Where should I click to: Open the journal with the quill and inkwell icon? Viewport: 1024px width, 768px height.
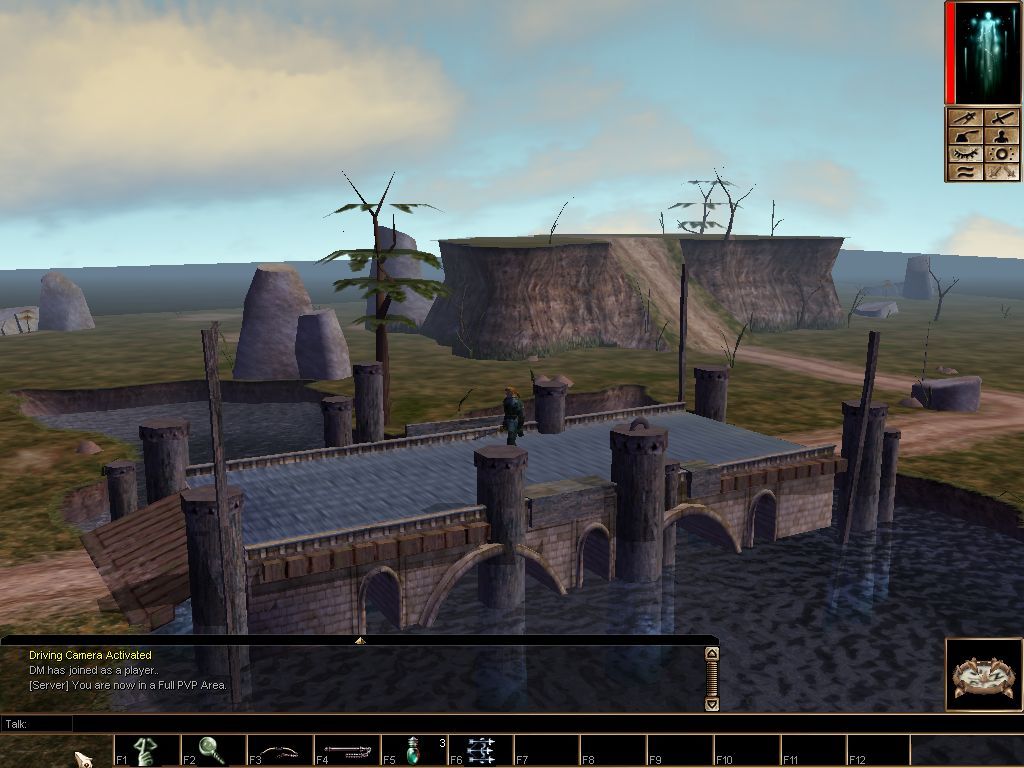click(967, 136)
